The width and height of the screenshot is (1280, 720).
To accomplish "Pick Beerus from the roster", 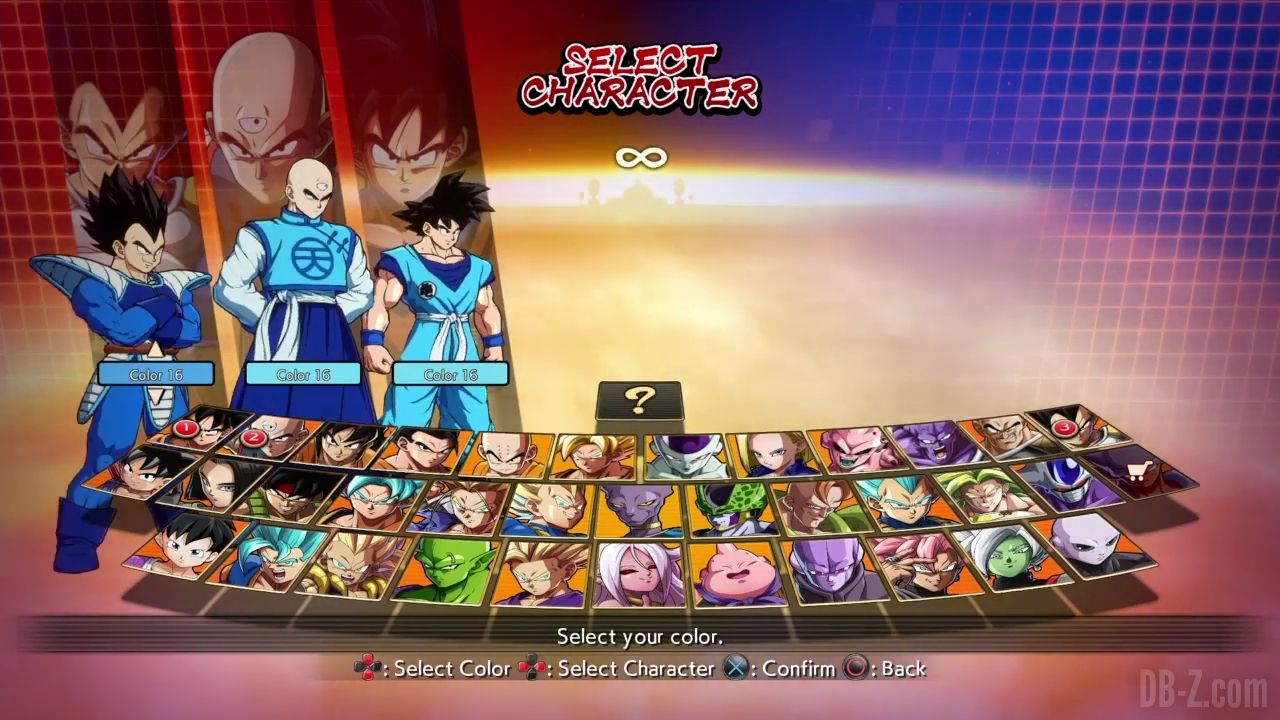I will 637,508.
